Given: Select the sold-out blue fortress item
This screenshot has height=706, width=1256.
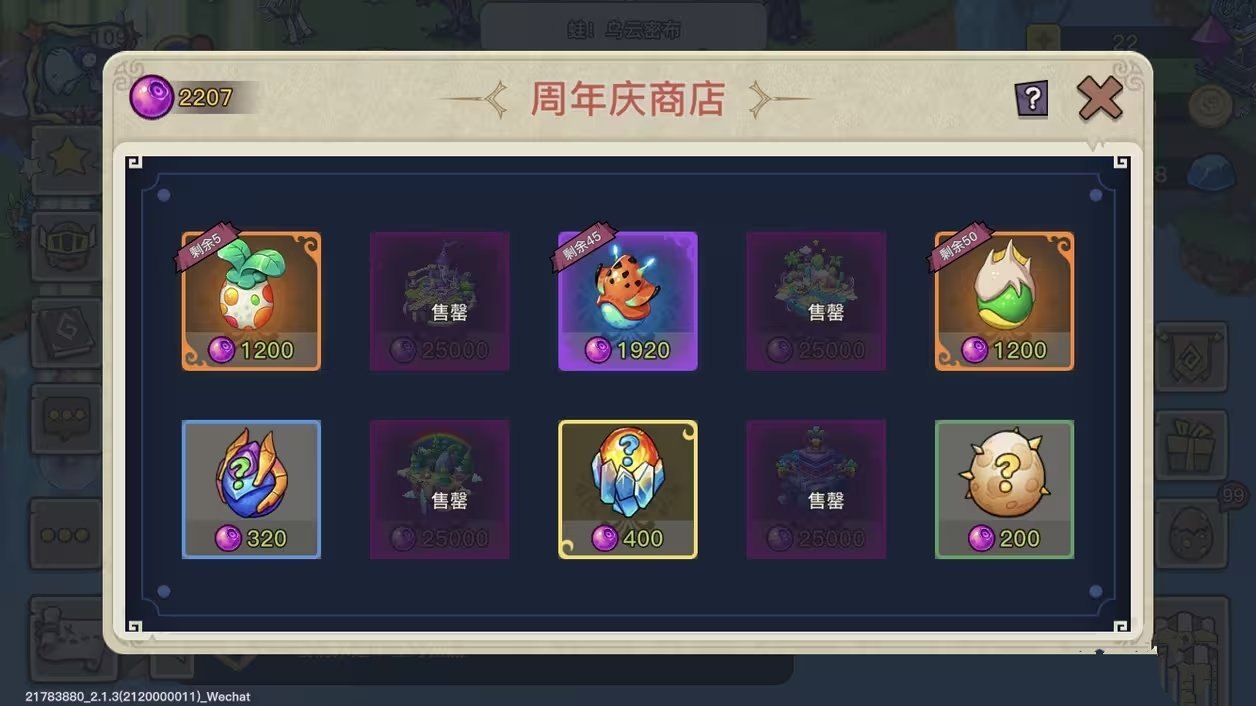Looking at the screenshot, I should [x=816, y=489].
